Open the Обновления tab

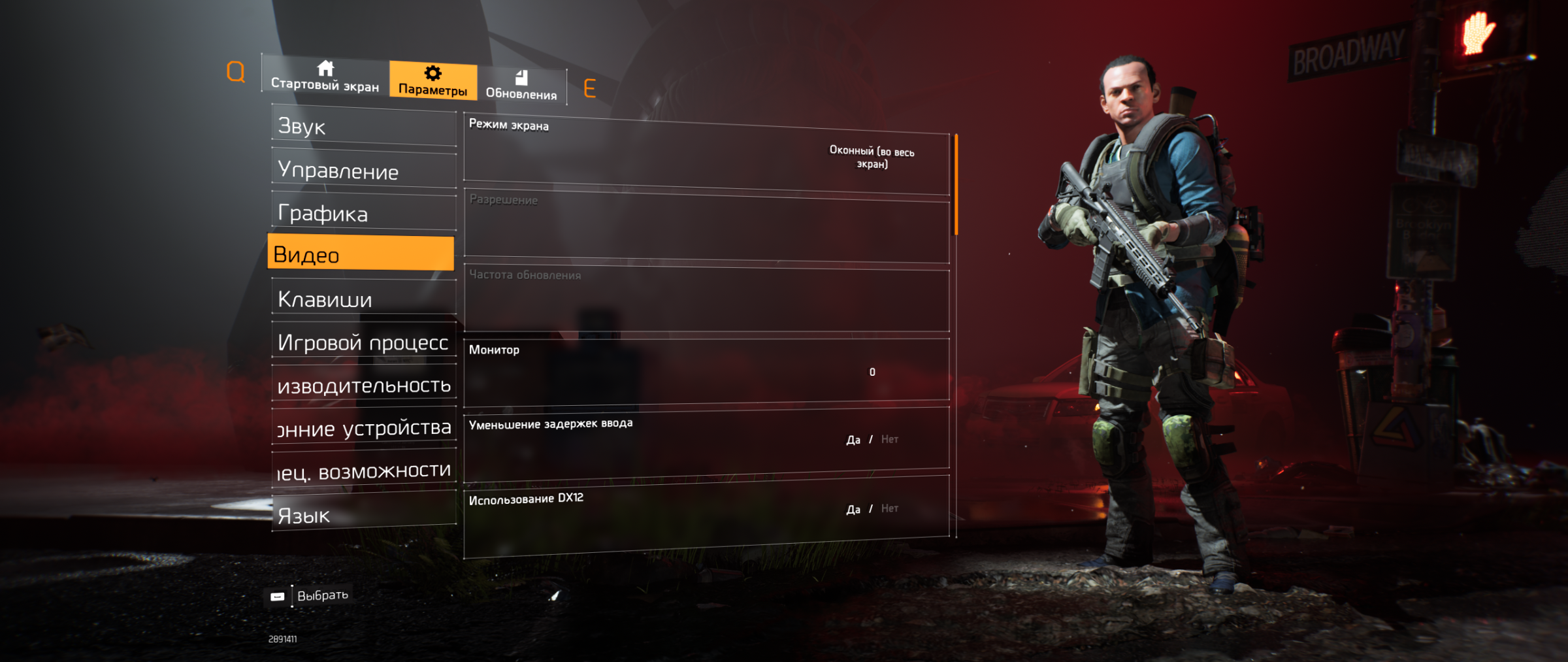pyautogui.click(x=521, y=86)
